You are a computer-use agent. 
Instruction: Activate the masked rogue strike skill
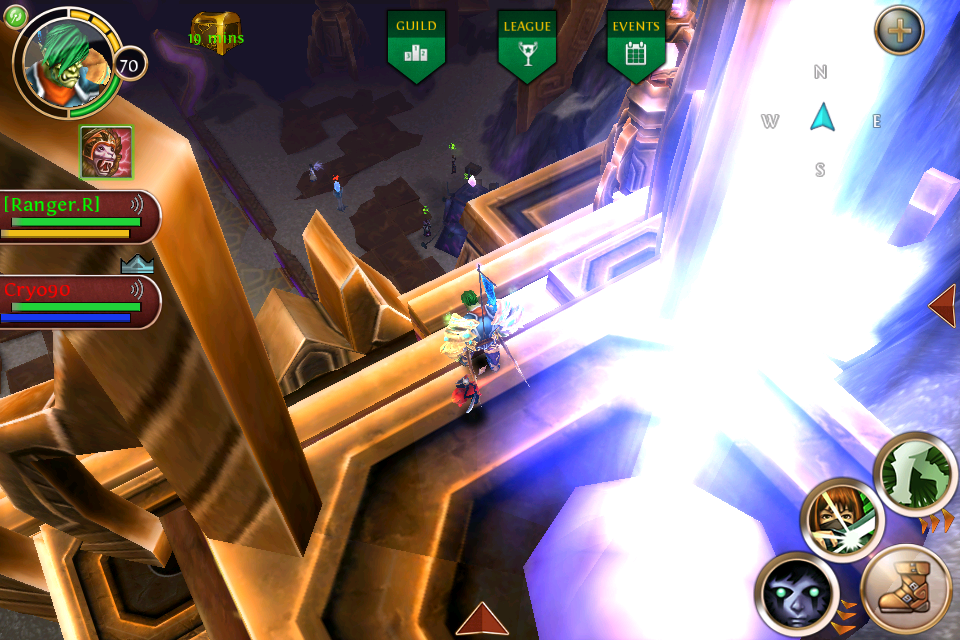[841, 518]
